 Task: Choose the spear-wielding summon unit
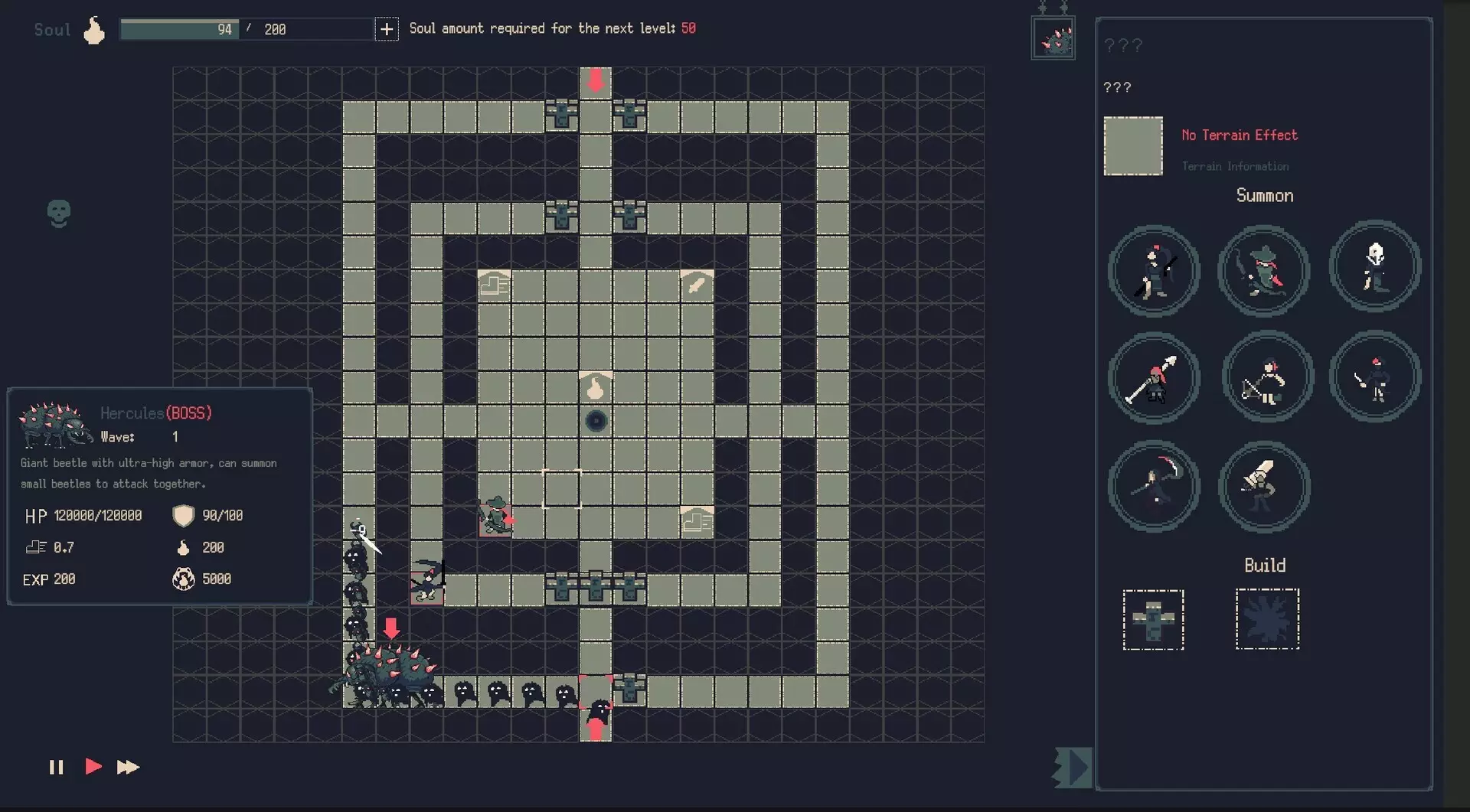point(1155,377)
